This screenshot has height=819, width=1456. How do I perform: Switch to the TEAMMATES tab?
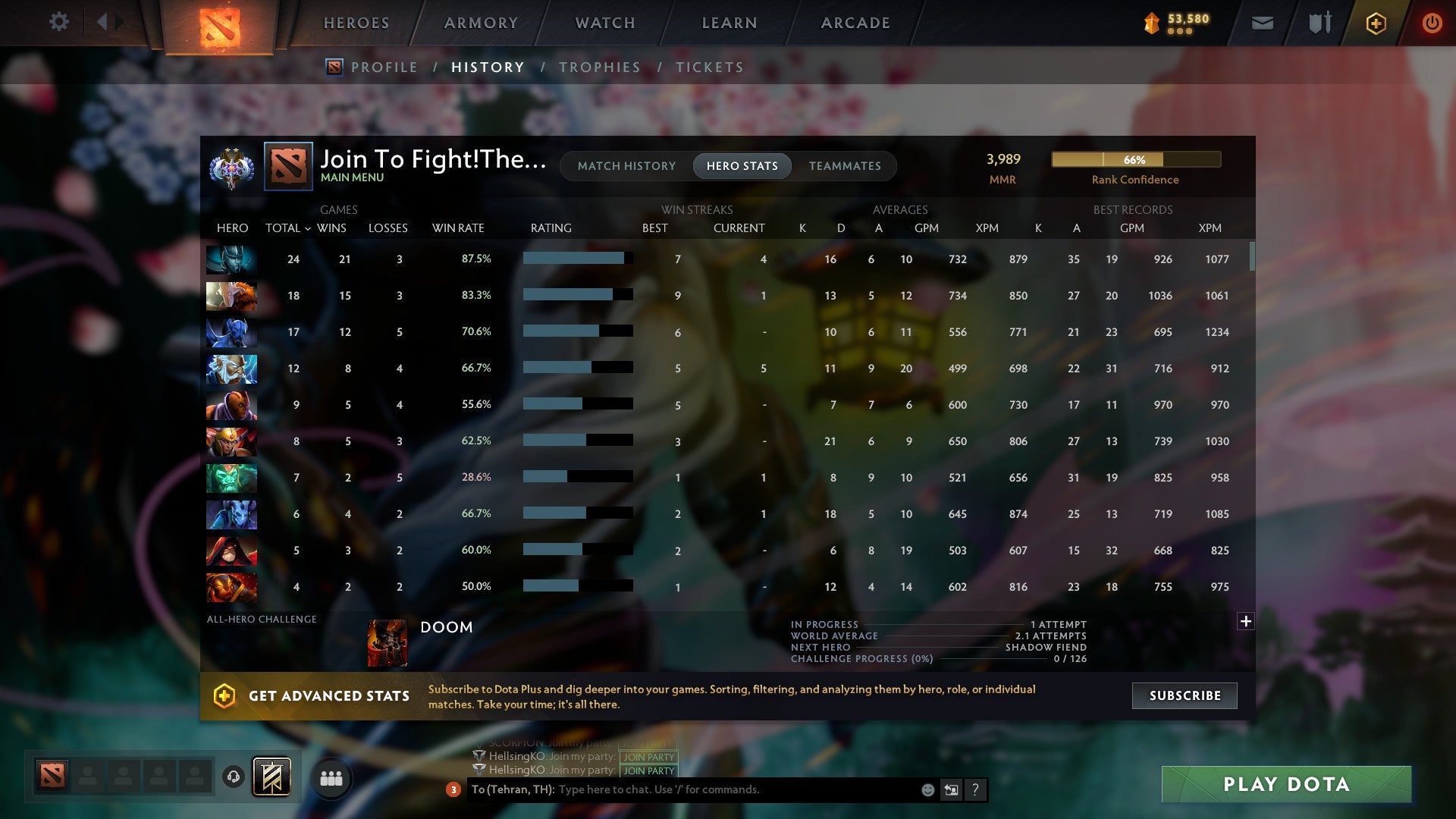[x=845, y=166]
